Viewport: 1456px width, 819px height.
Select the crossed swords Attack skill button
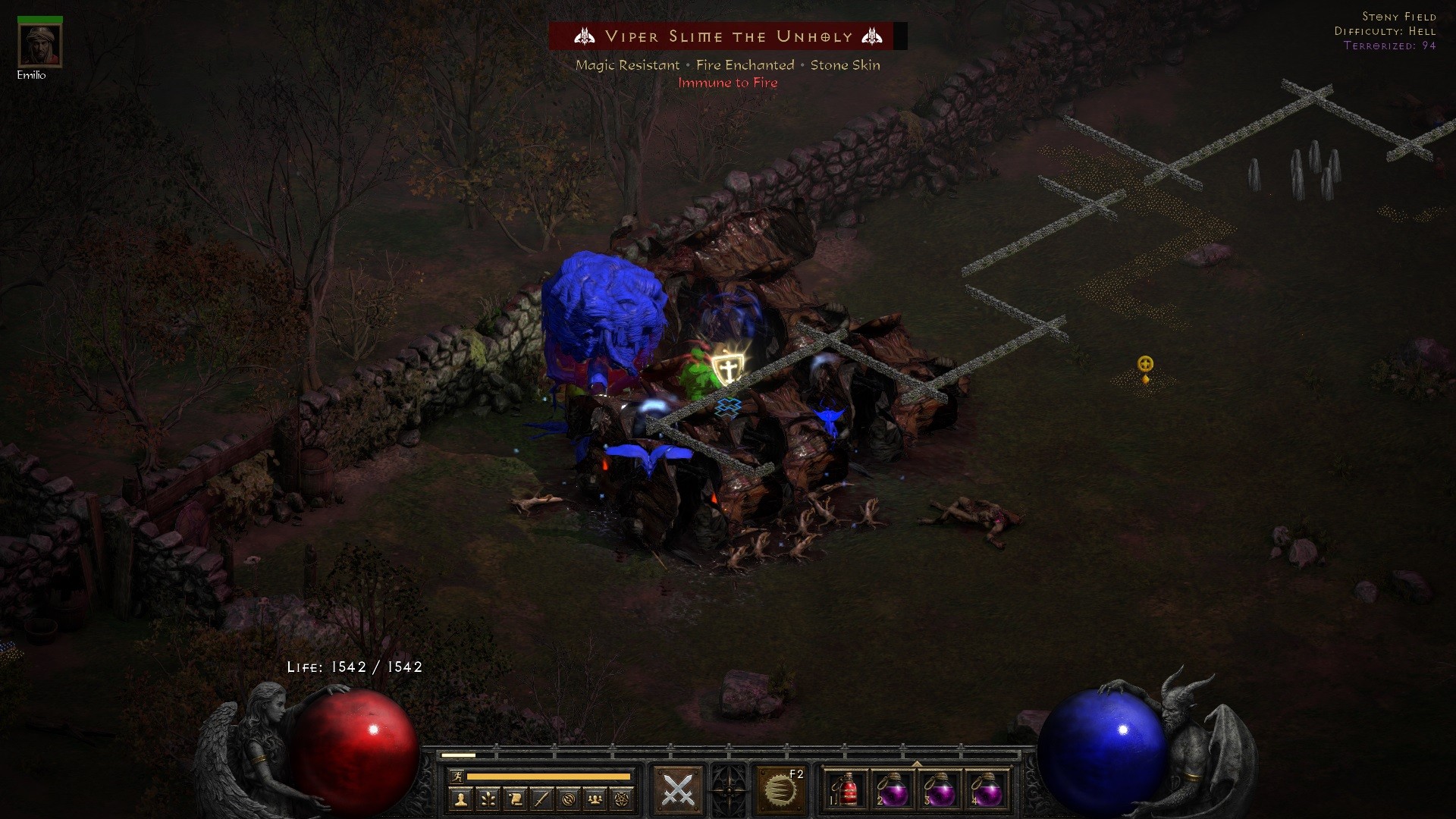[x=679, y=789]
